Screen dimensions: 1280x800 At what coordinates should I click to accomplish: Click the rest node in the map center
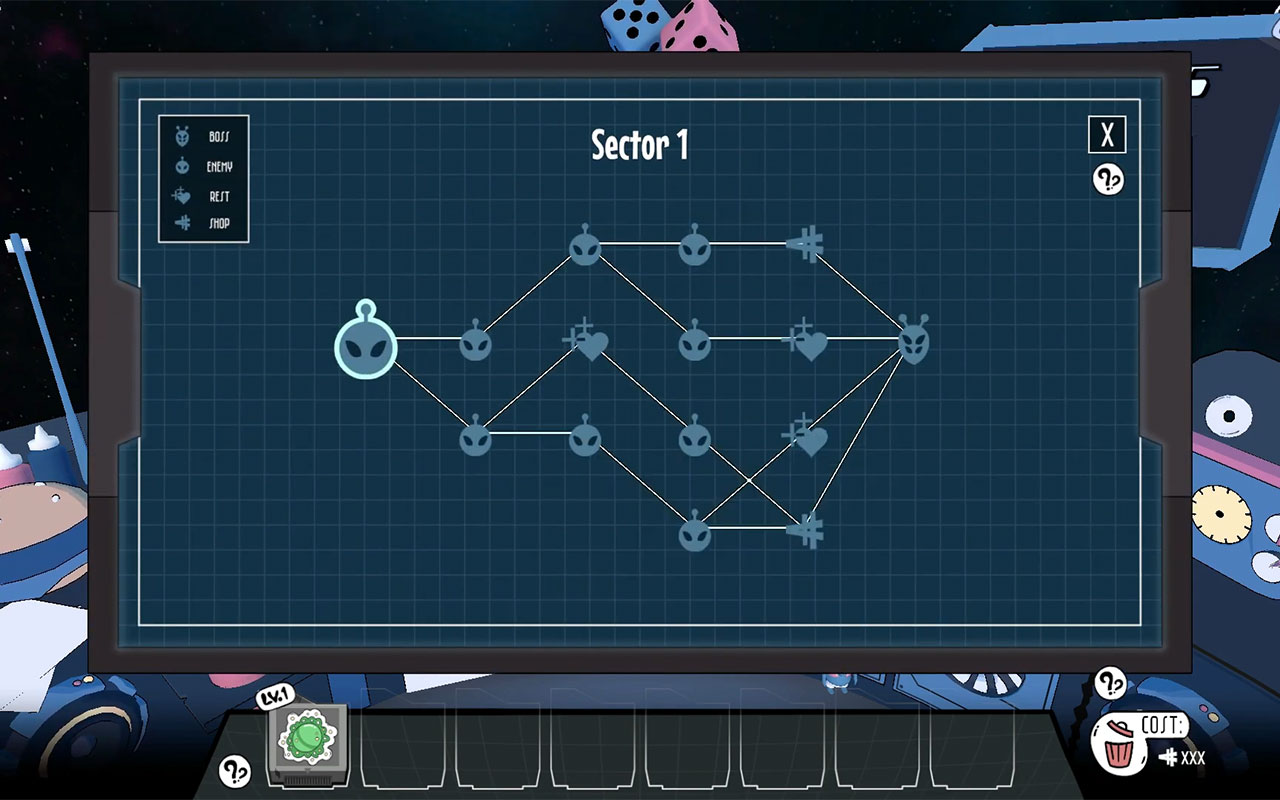click(x=585, y=343)
